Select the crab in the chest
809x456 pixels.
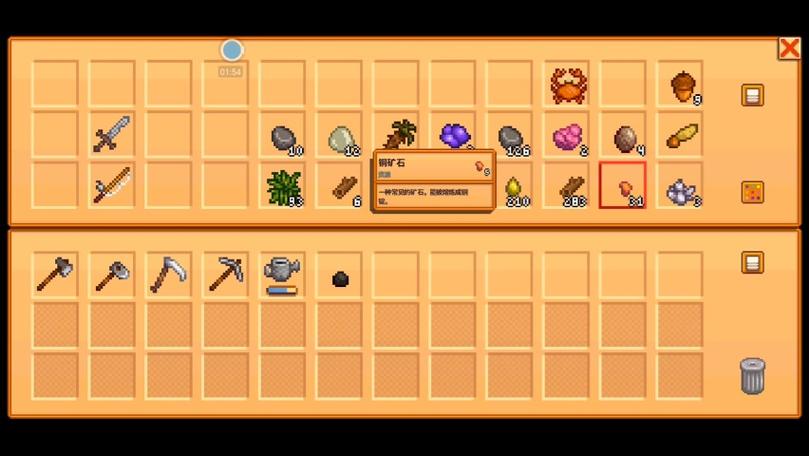(568, 86)
